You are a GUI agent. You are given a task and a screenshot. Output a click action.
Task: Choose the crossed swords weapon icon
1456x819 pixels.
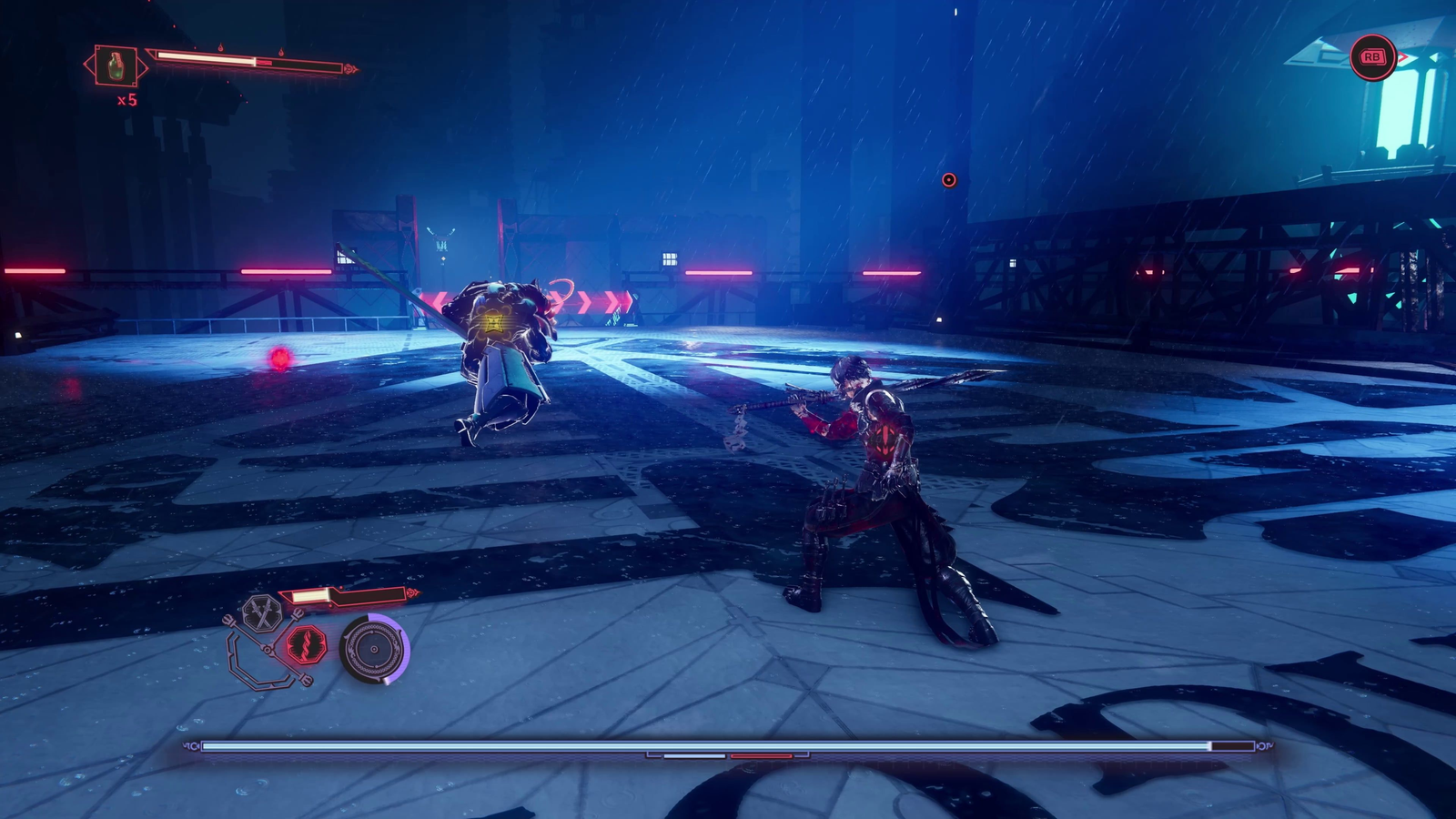click(263, 613)
